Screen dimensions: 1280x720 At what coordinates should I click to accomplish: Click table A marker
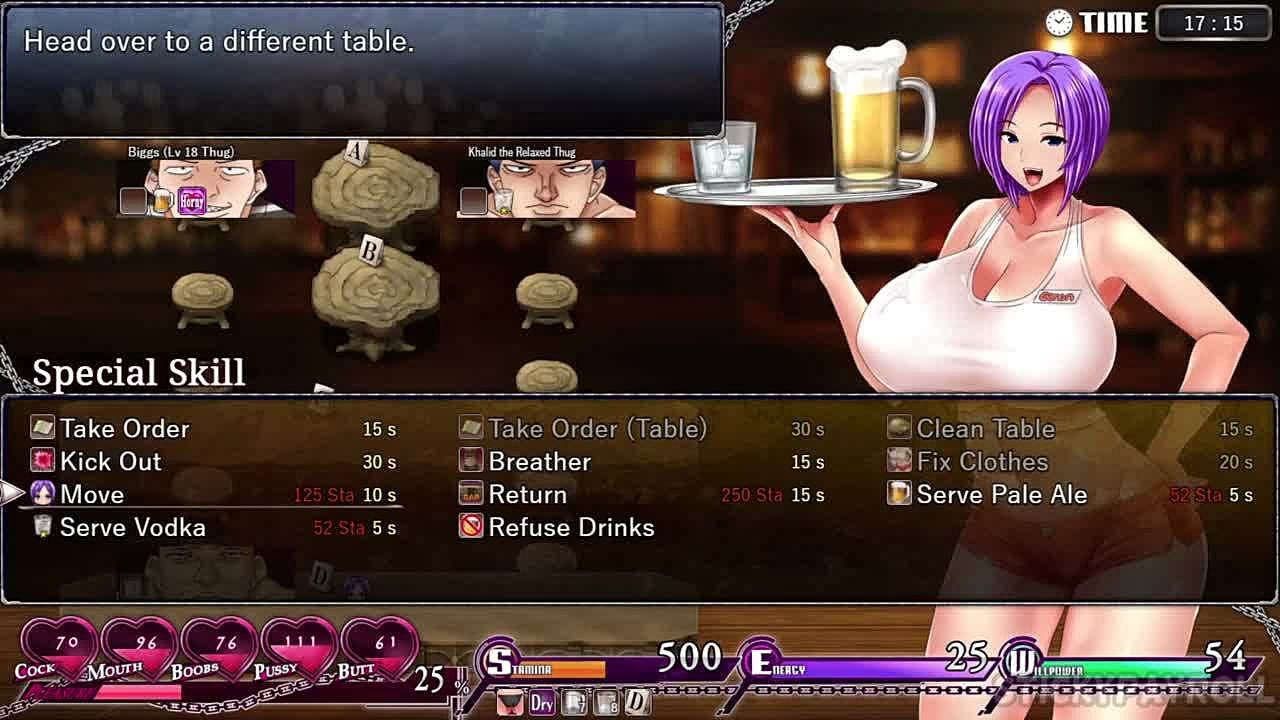coord(356,153)
